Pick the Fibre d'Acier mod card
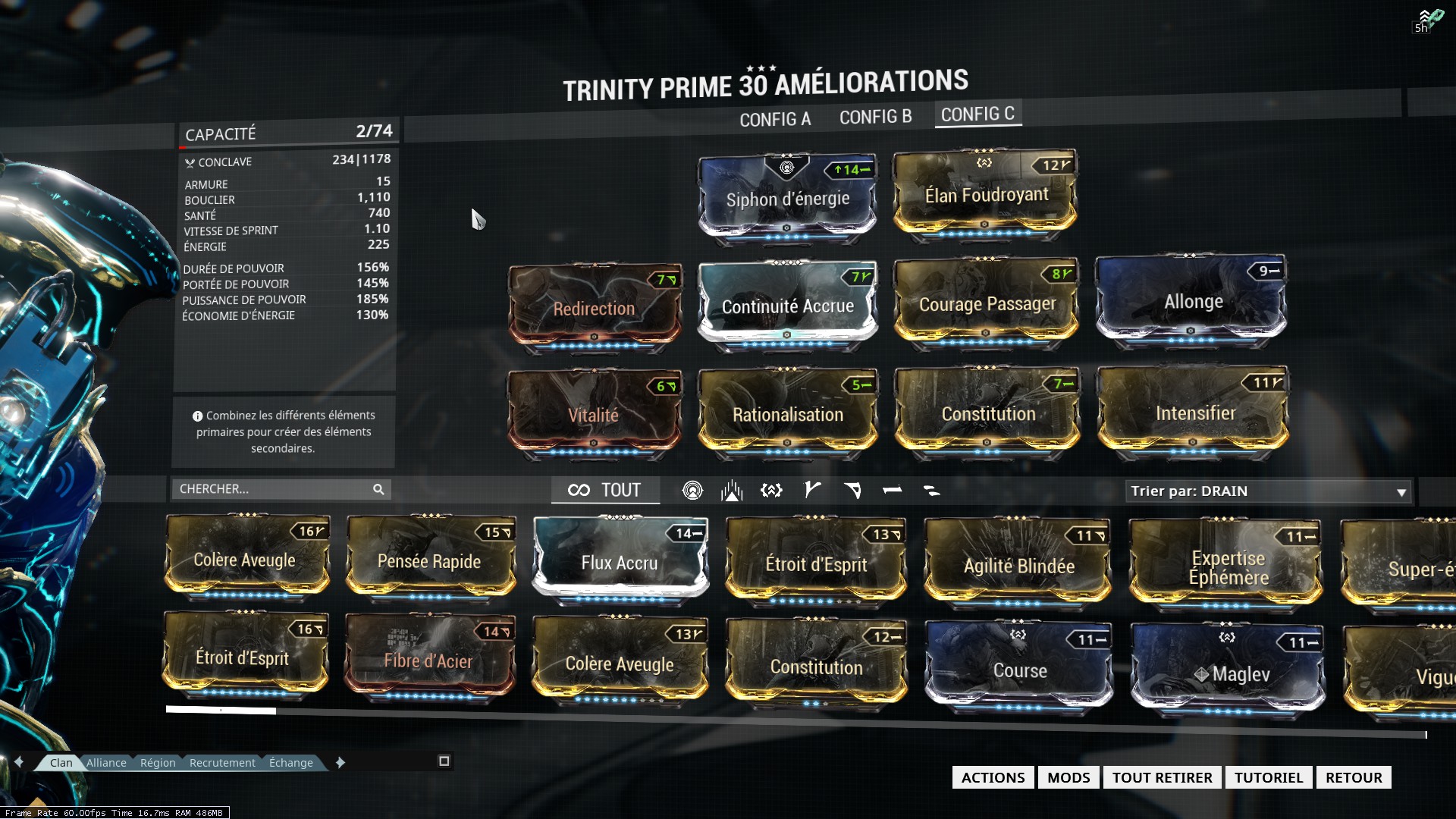 point(428,661)
